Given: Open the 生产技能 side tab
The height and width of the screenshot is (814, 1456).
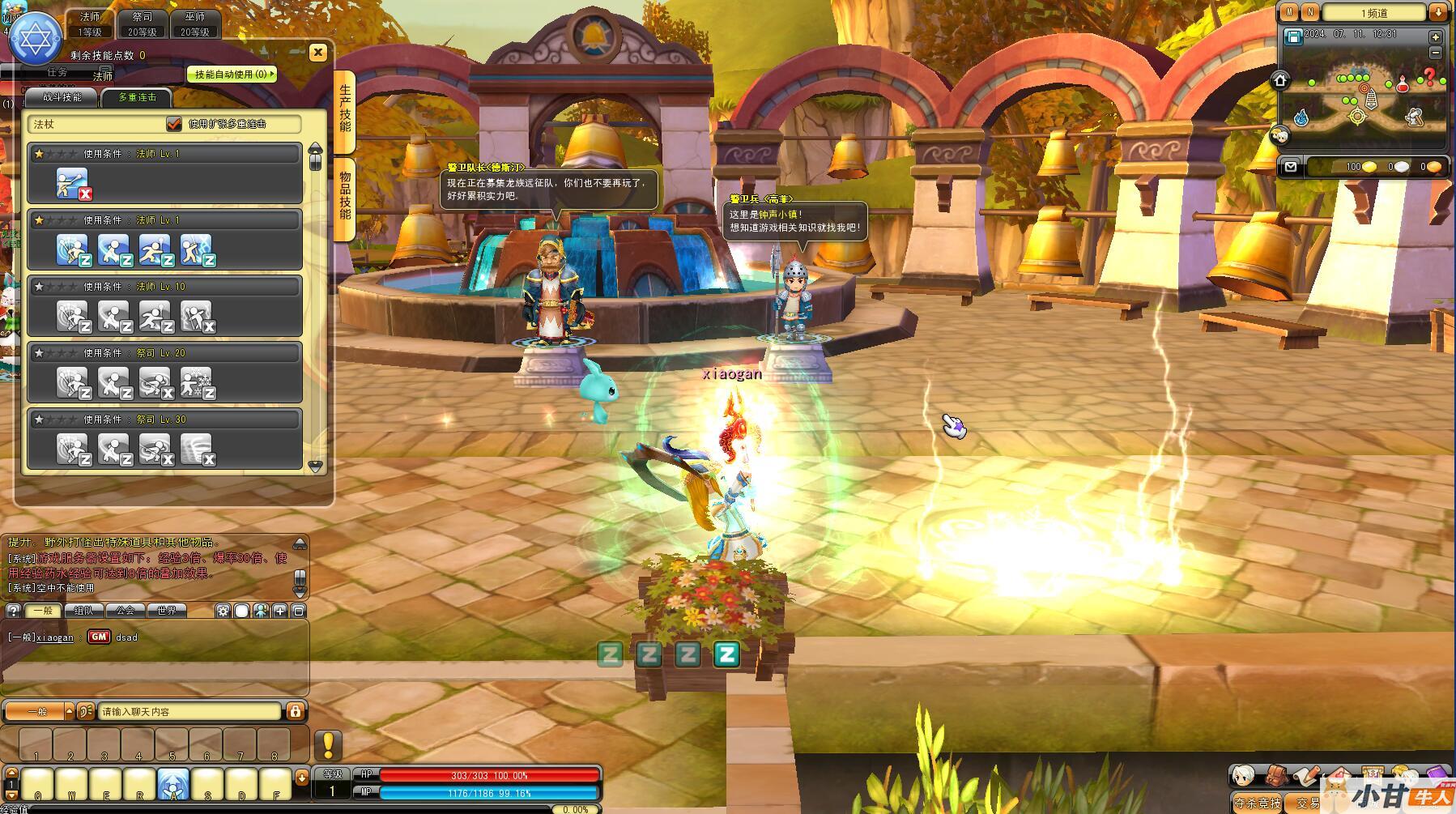Looking at the screenshot, I should tap(346, 109).
